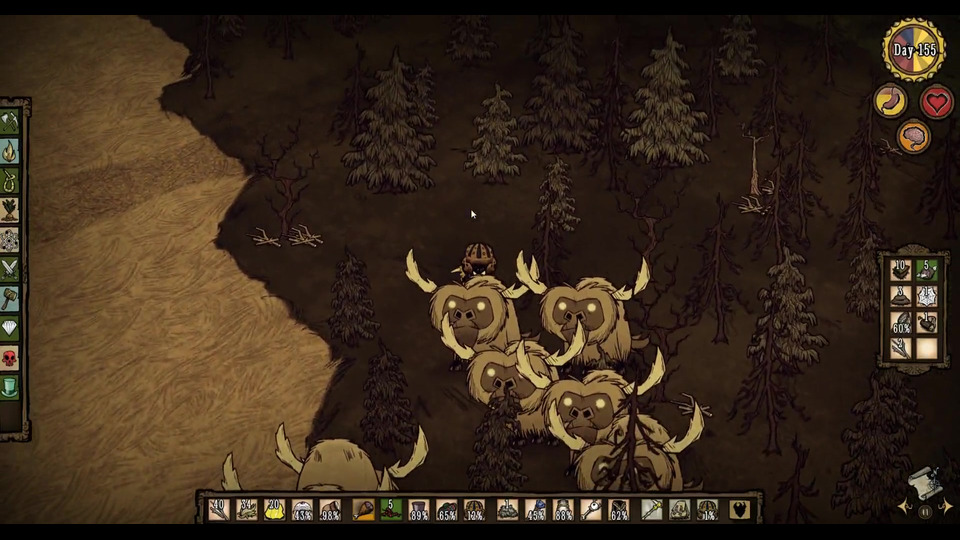Select the spider web silk backpack slot
The image size is (960, 540).
click(927, 297)
